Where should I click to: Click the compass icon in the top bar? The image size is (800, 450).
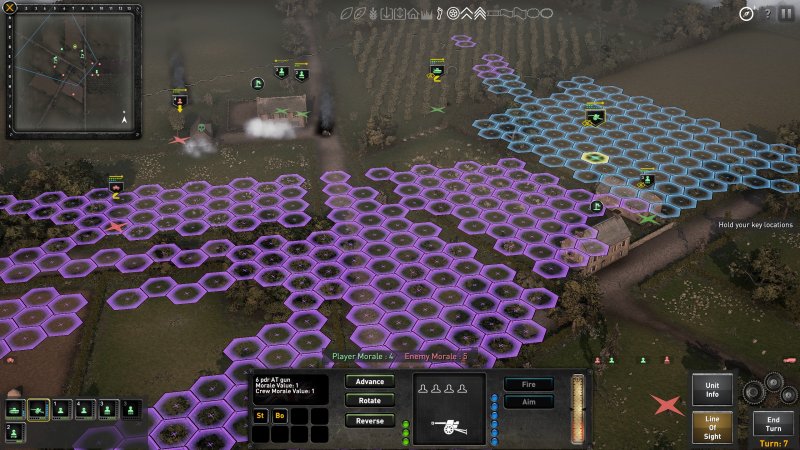point(746,13)
